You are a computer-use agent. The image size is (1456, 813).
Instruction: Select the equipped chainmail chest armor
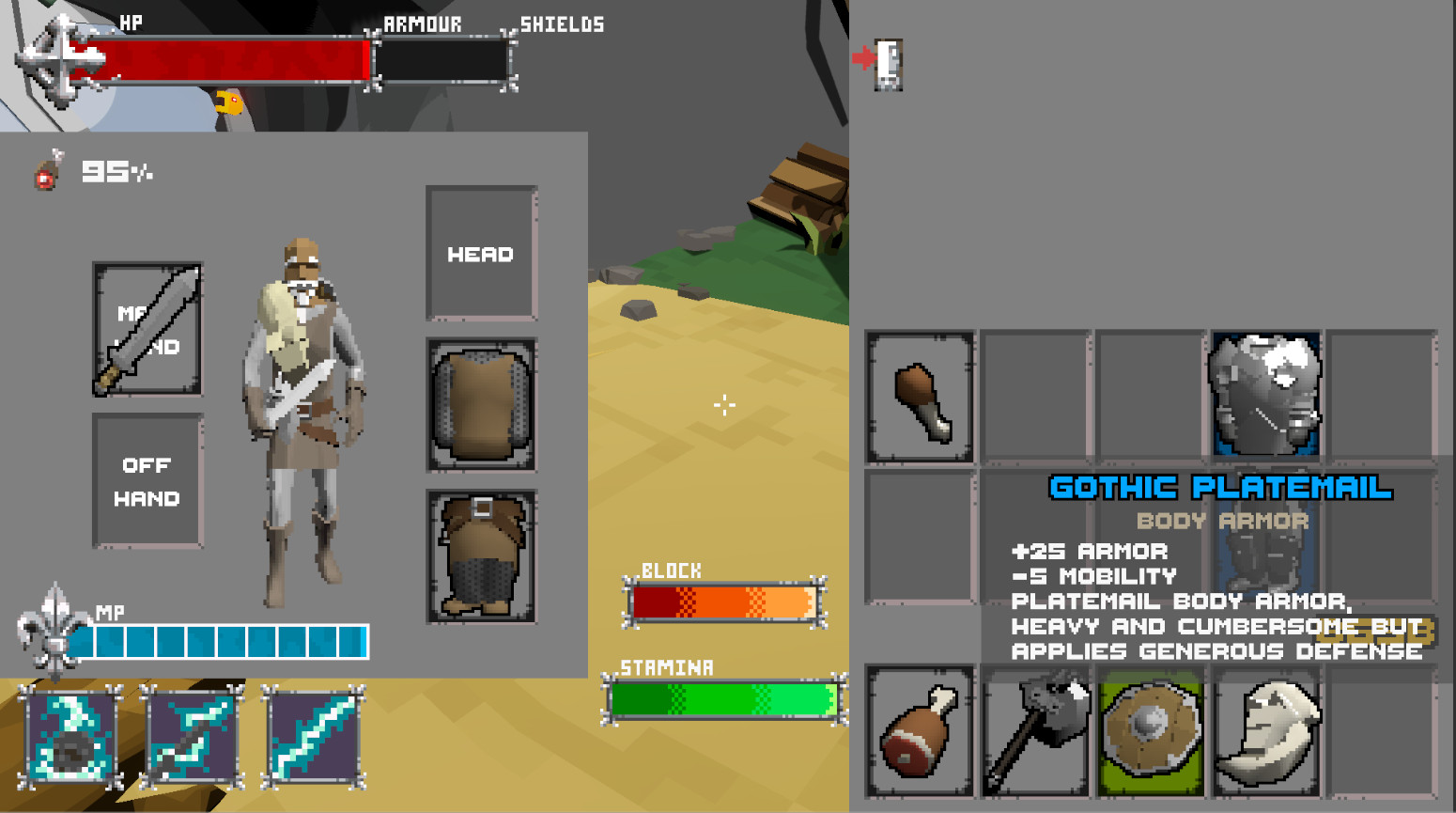coord(481,404)
